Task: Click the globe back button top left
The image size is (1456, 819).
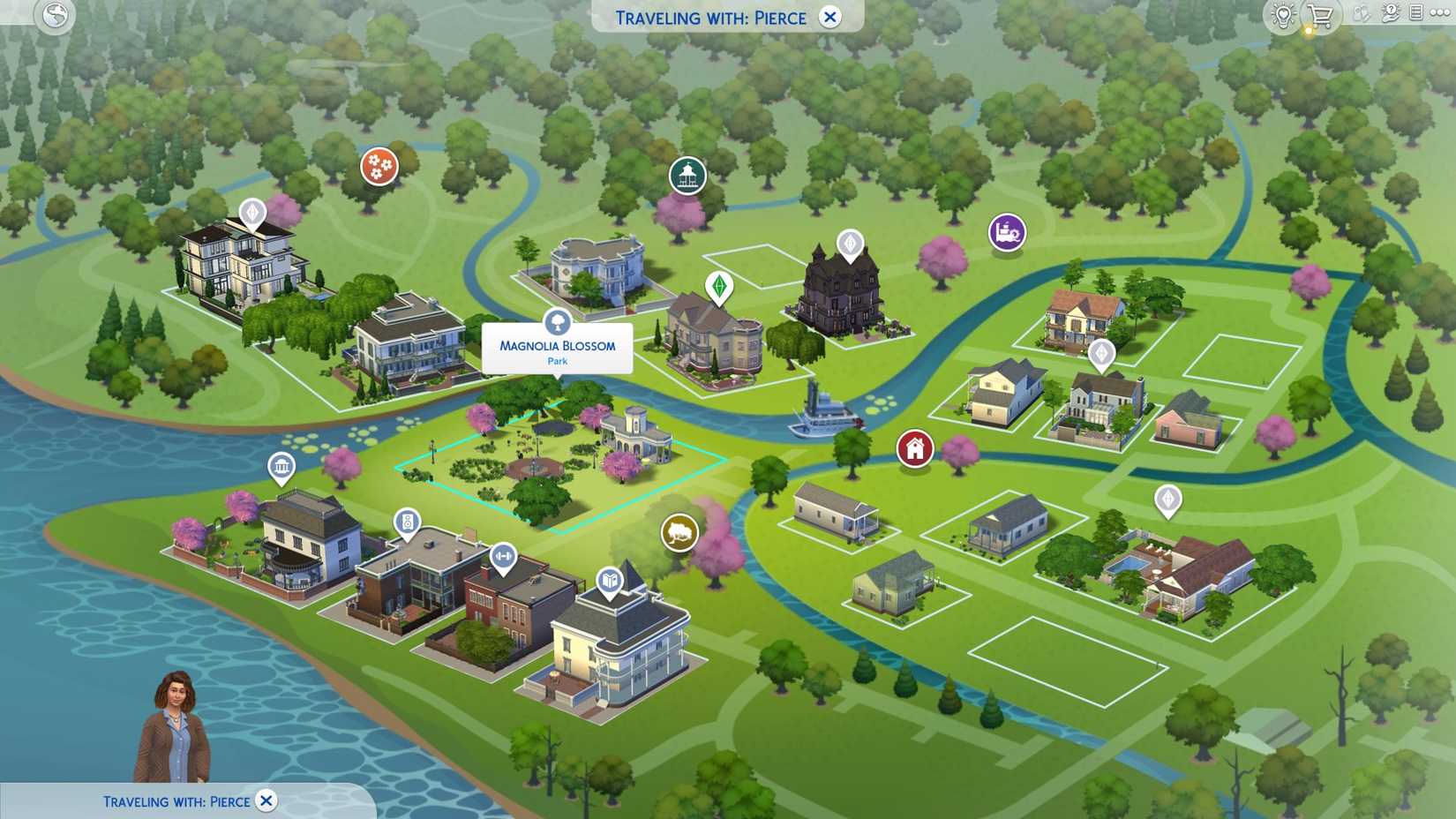Action: coord(53,16)
